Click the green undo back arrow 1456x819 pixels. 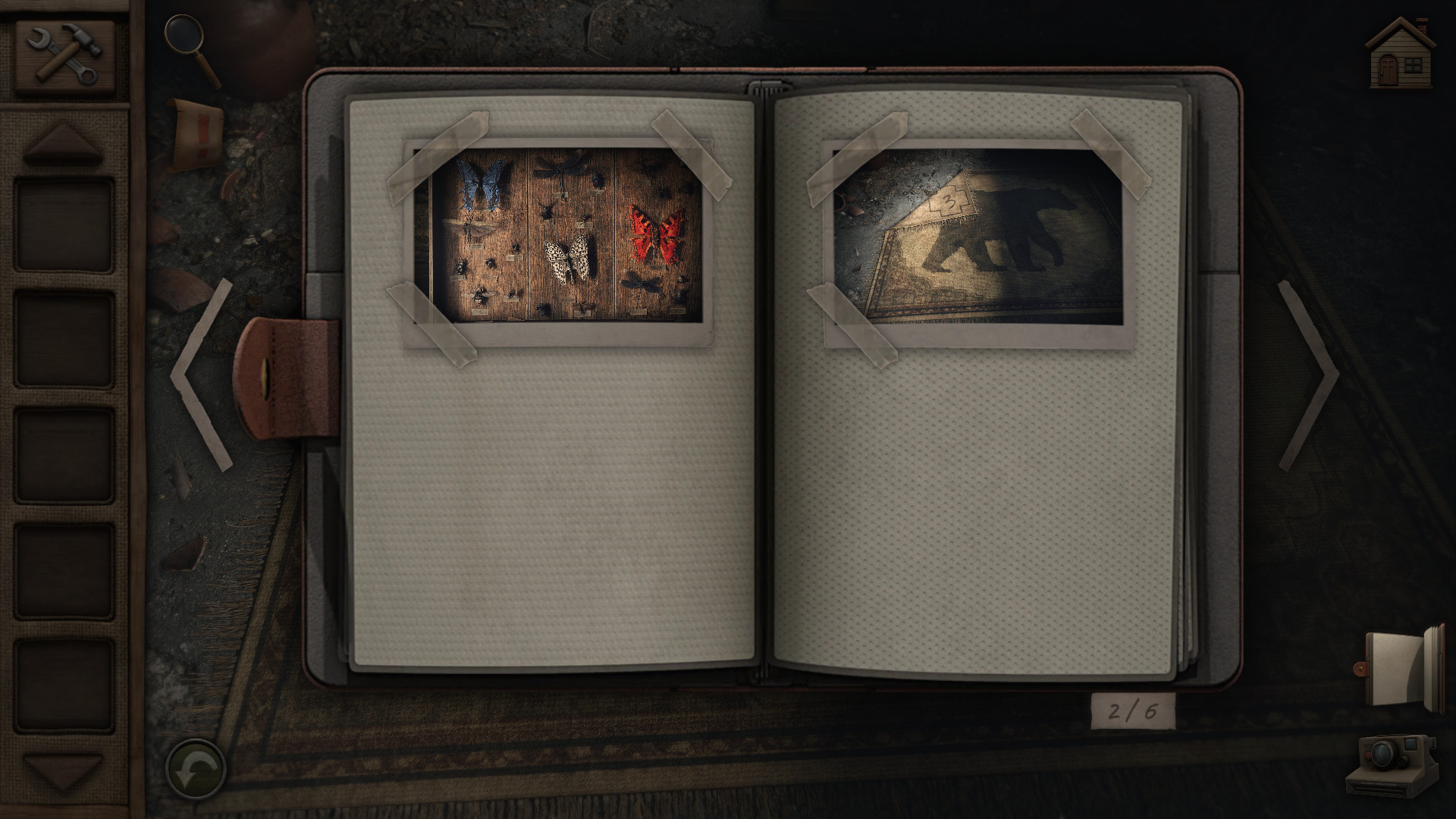click(x=195, y=769)
